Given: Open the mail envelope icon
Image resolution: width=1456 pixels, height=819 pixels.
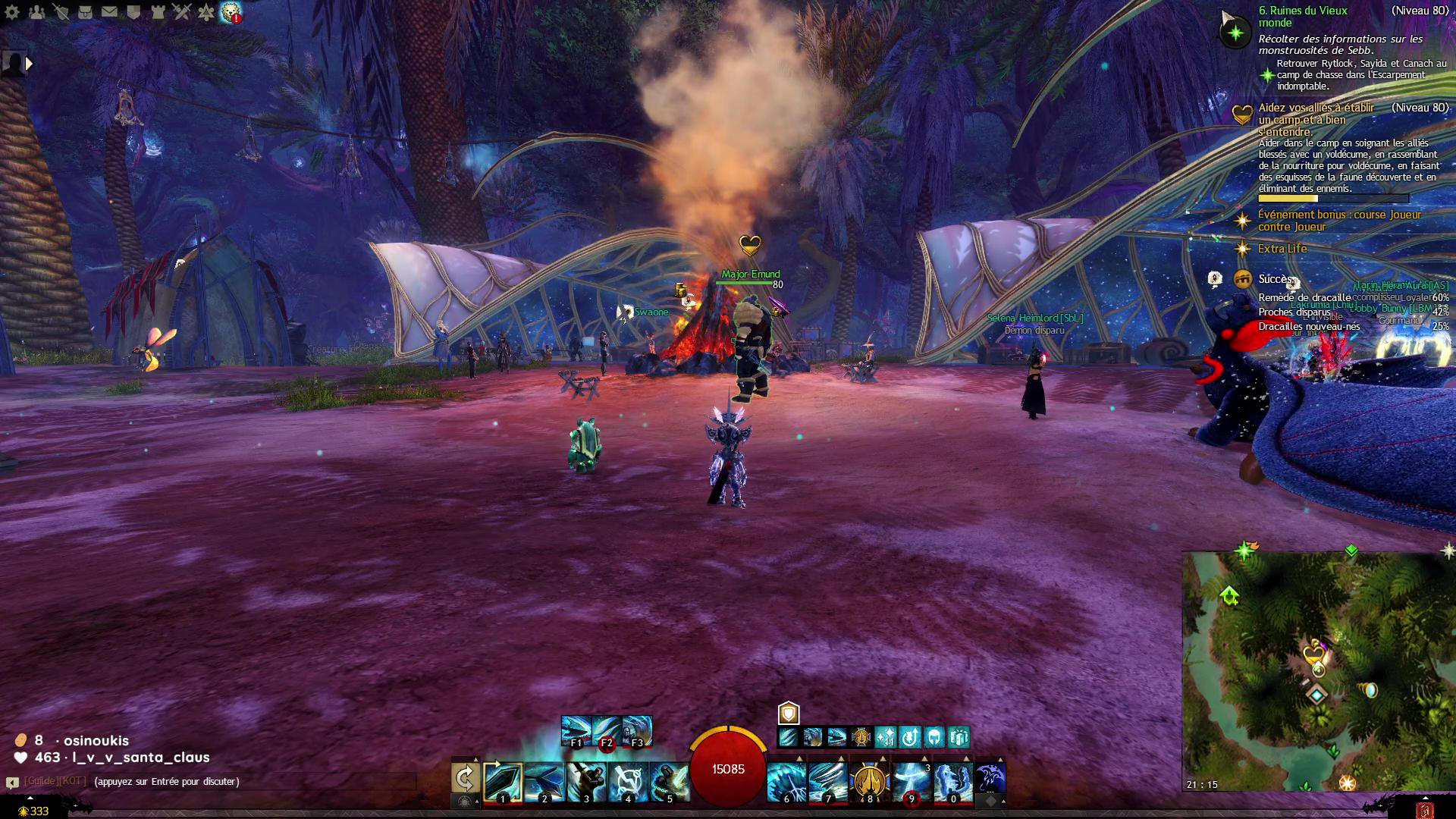Looking at the screenshot, I should pyautogui.click(x=109, y=11).
